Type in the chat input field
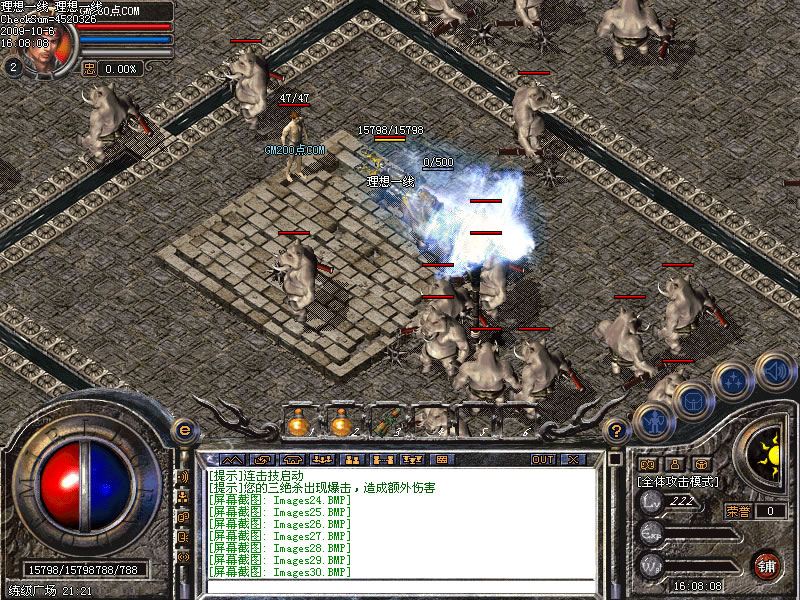This screenshot has width=800, height=600. (400, 587)
